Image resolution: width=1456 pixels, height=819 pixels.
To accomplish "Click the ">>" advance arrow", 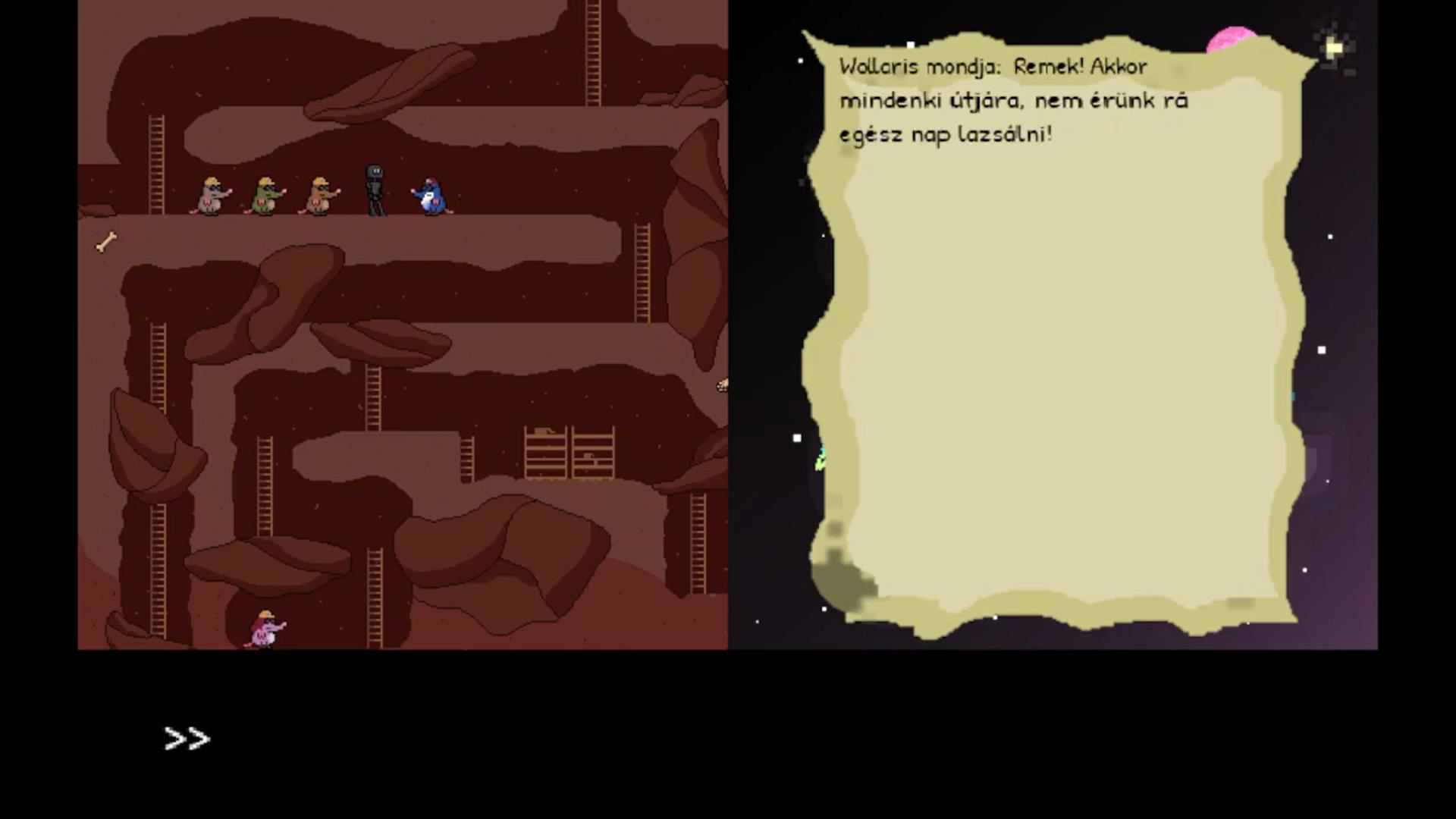I will (186, 736).
